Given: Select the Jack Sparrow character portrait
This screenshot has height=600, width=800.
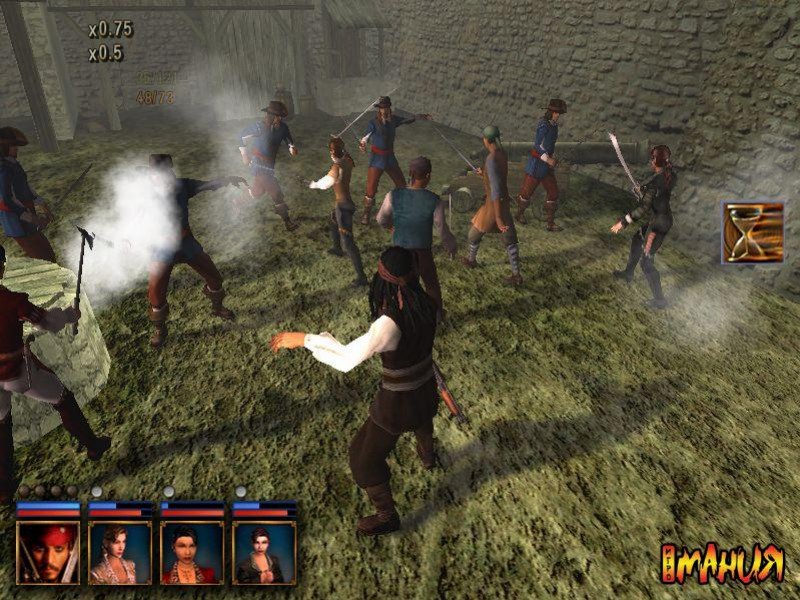Looking at the screenshot, I should tap(47, 552).
